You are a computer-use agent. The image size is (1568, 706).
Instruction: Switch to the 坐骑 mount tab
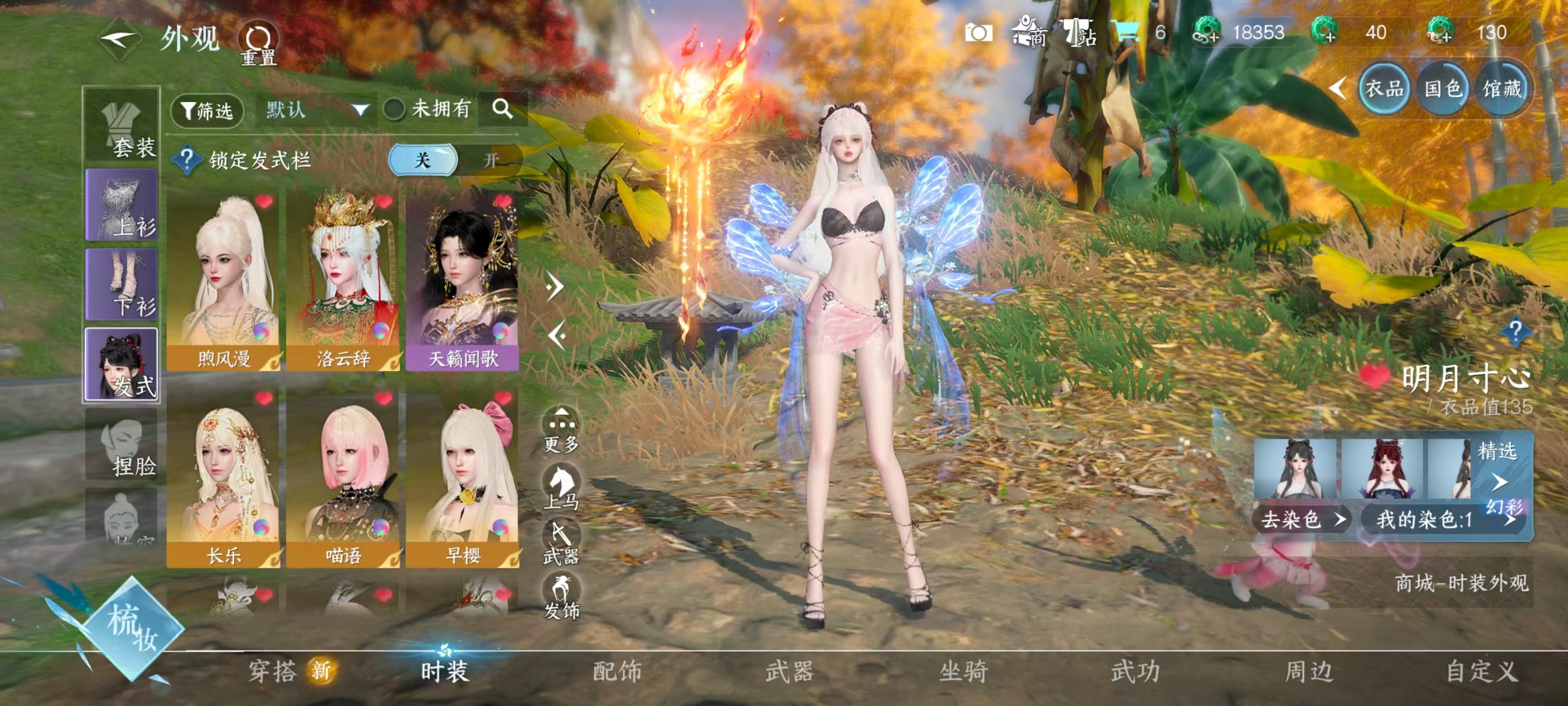click(963, 671)
